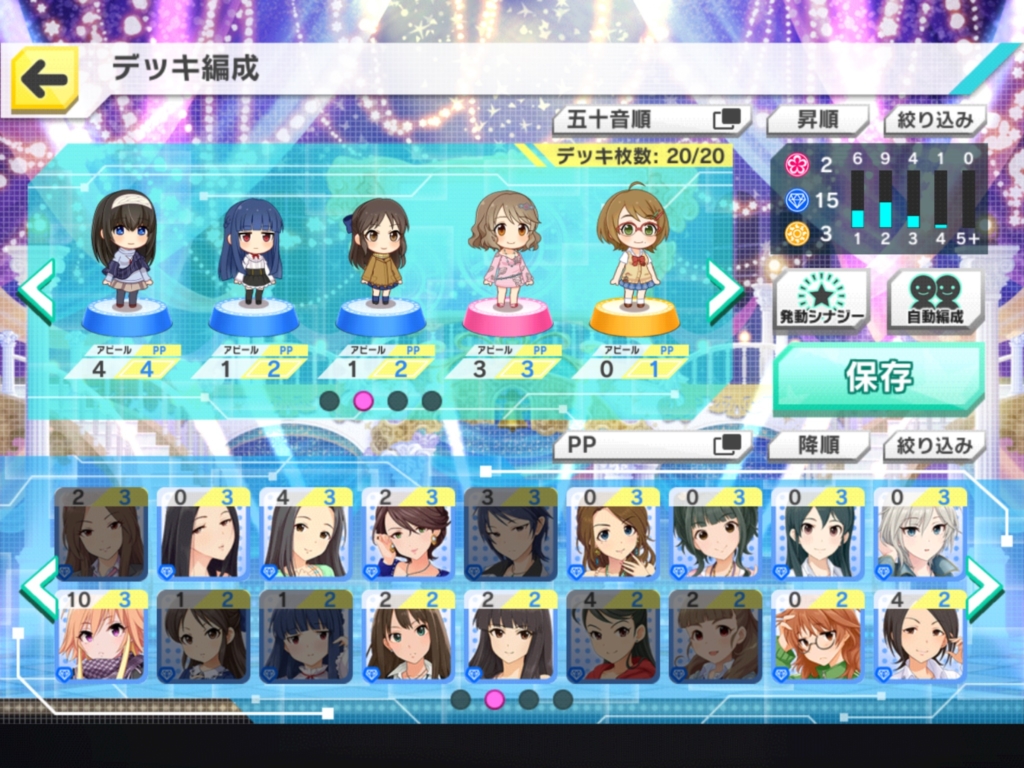Go back using the yellow arrow button

(x=44, y=79)
